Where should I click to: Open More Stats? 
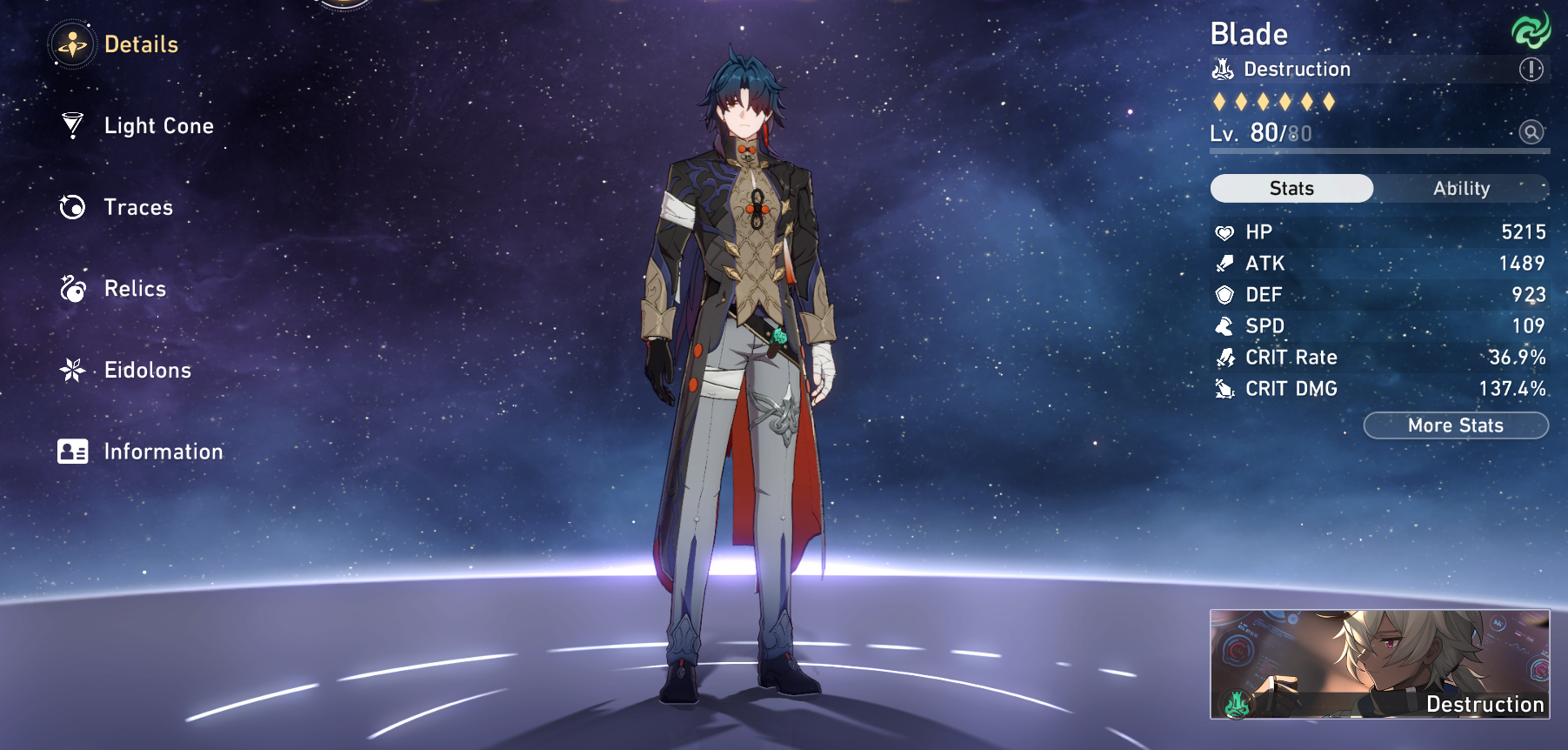(1455, 425)
